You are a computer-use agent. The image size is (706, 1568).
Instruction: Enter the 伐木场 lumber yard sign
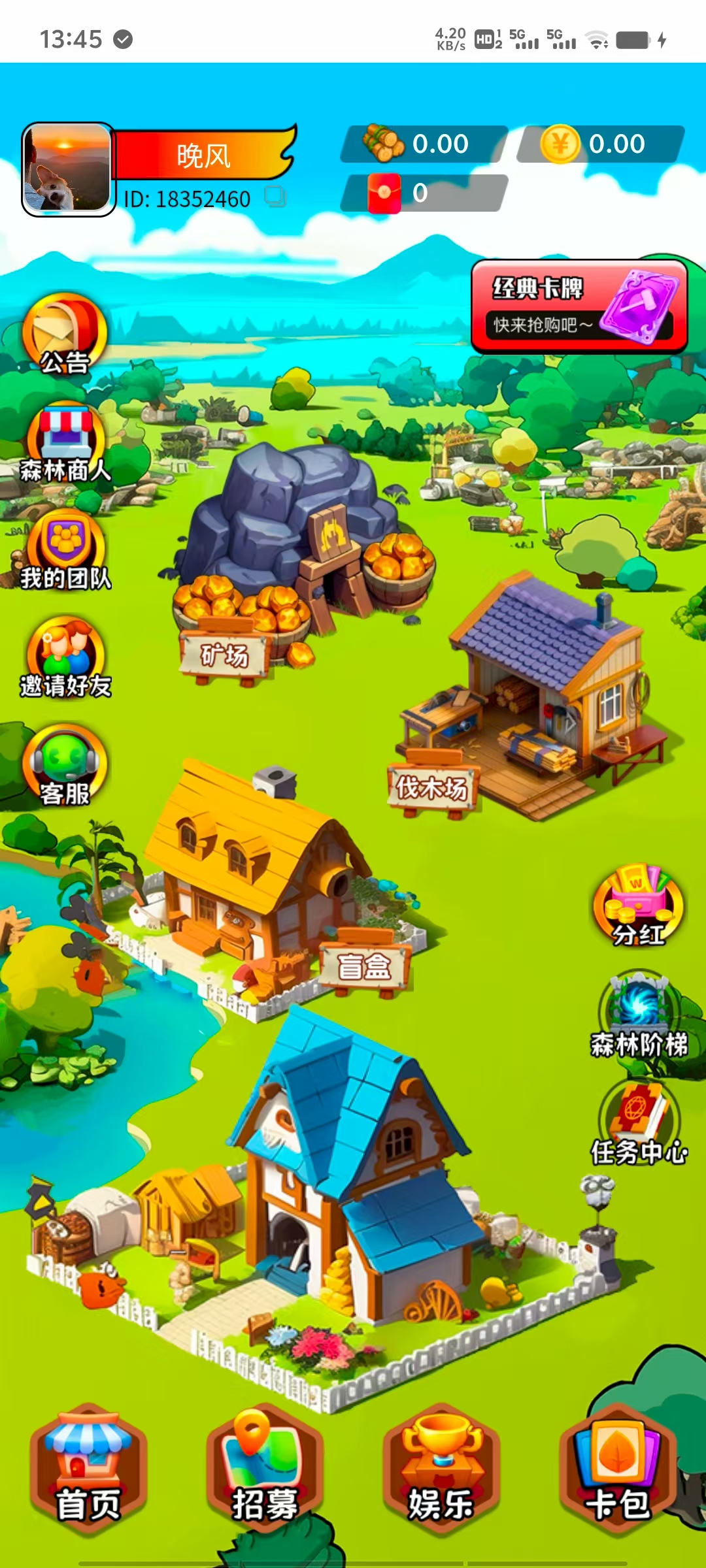pyautogui.click(x=432, y=787)
